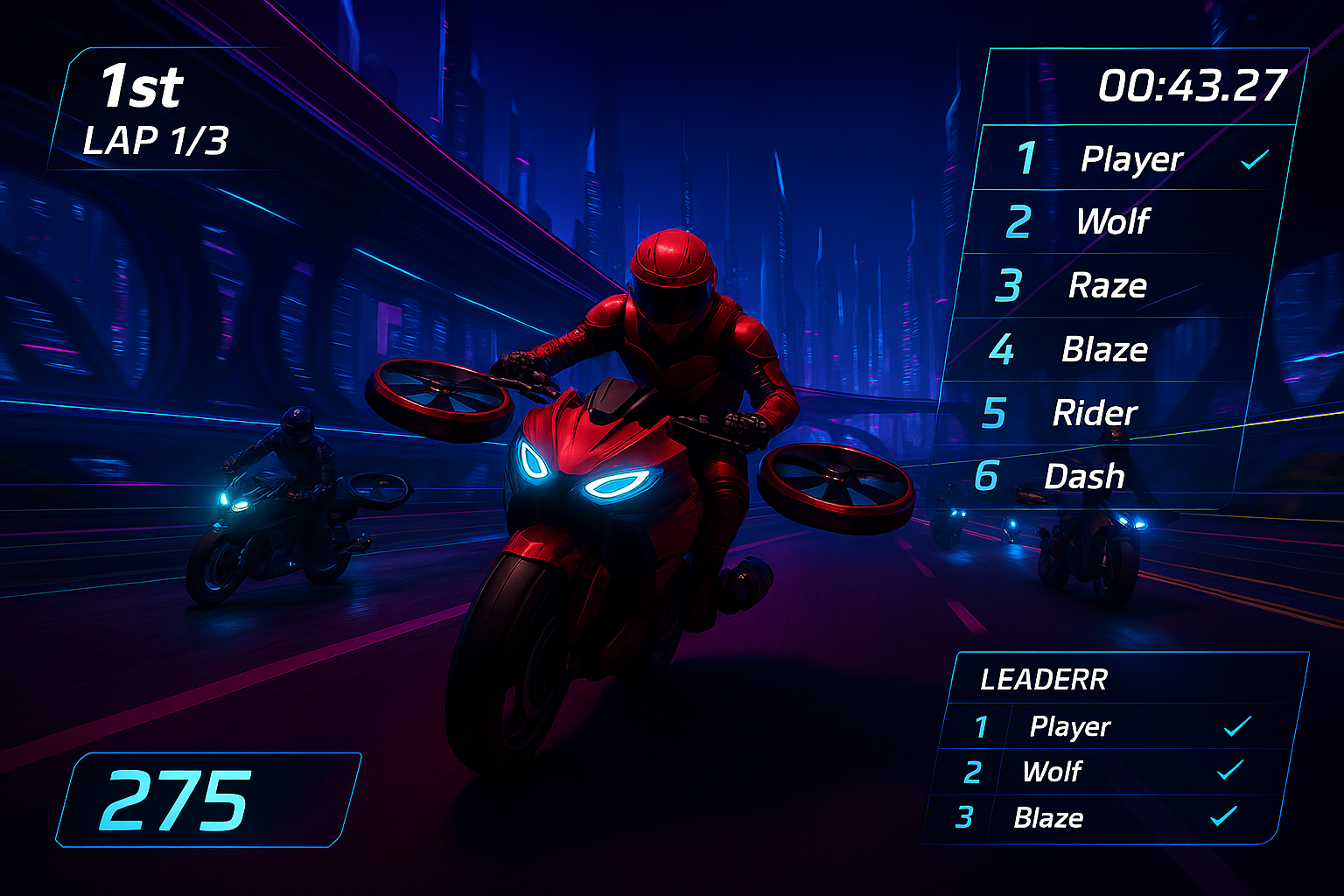Choose Blaze in fourth place of standings

point(1104,349)
